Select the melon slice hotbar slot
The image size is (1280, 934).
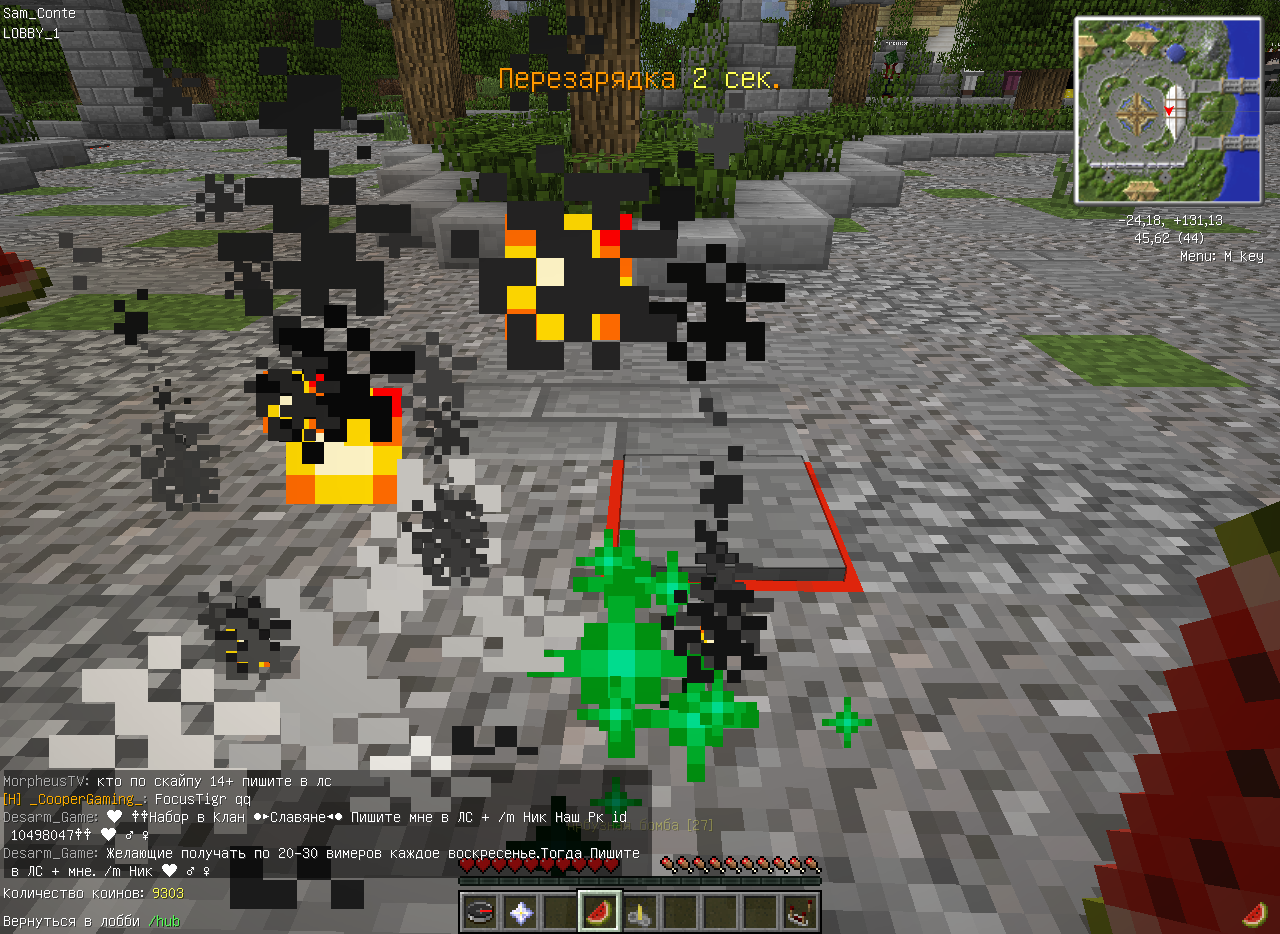tap(600, 911)
